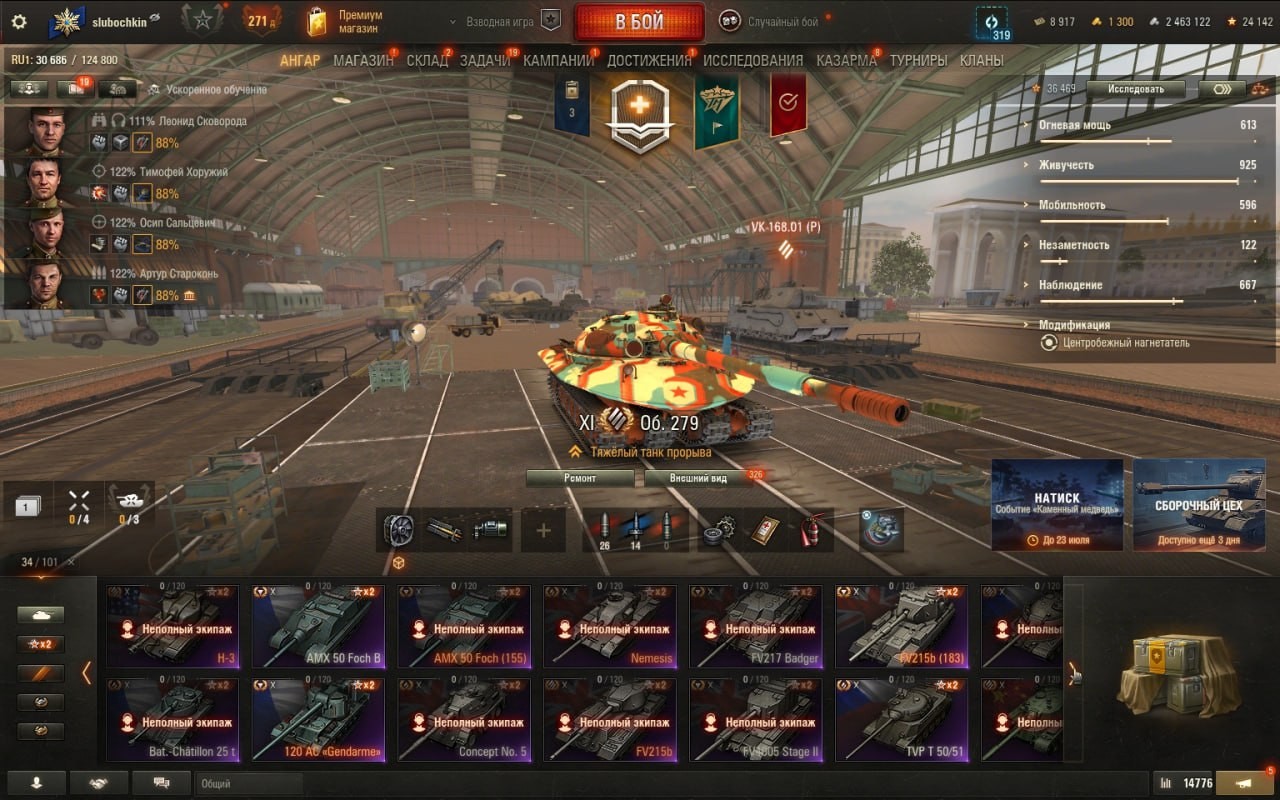Select the AMX 50 Foch B tank

[x=318, y=626]
